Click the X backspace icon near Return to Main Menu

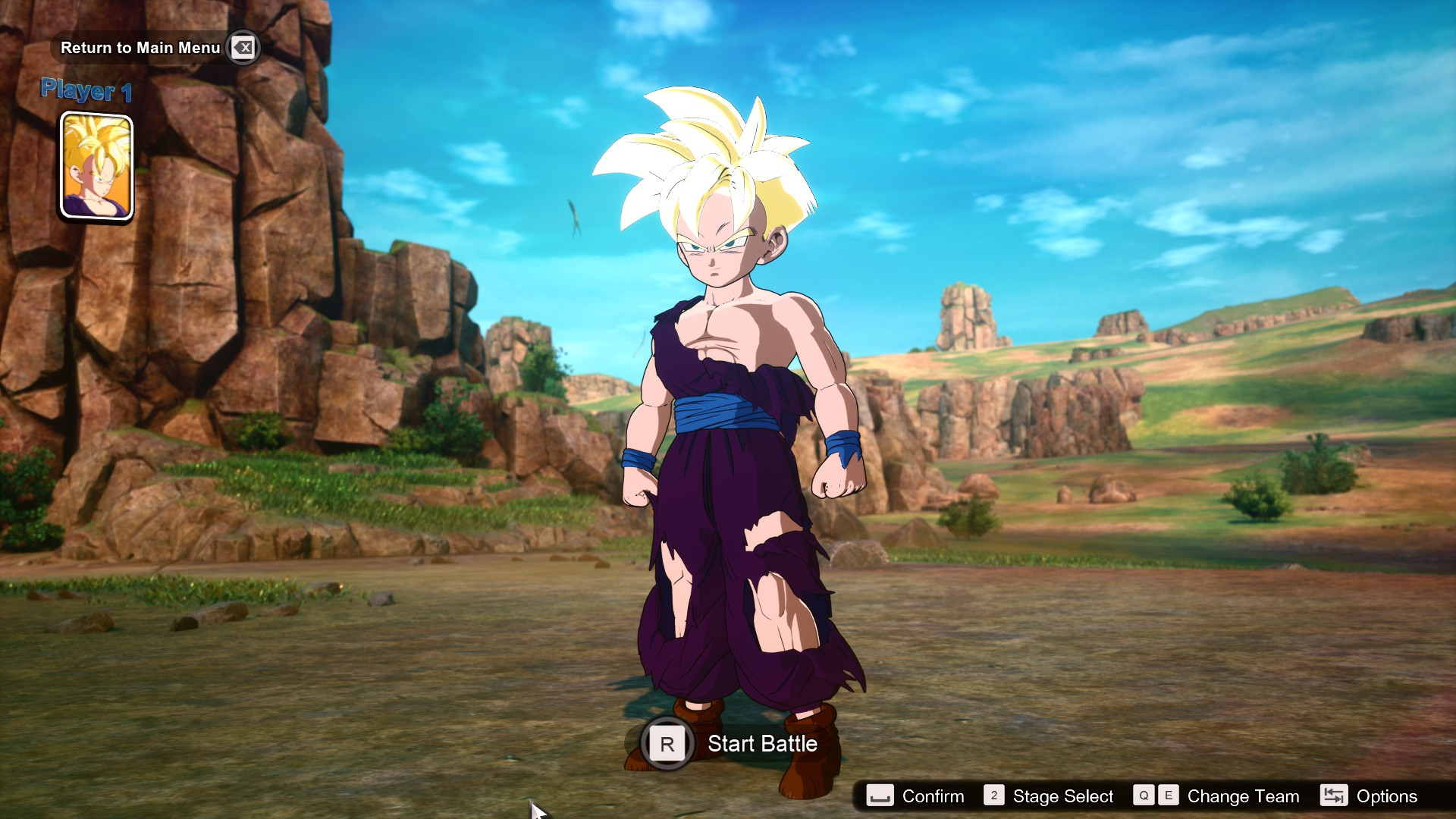click(x=241, y=48)
